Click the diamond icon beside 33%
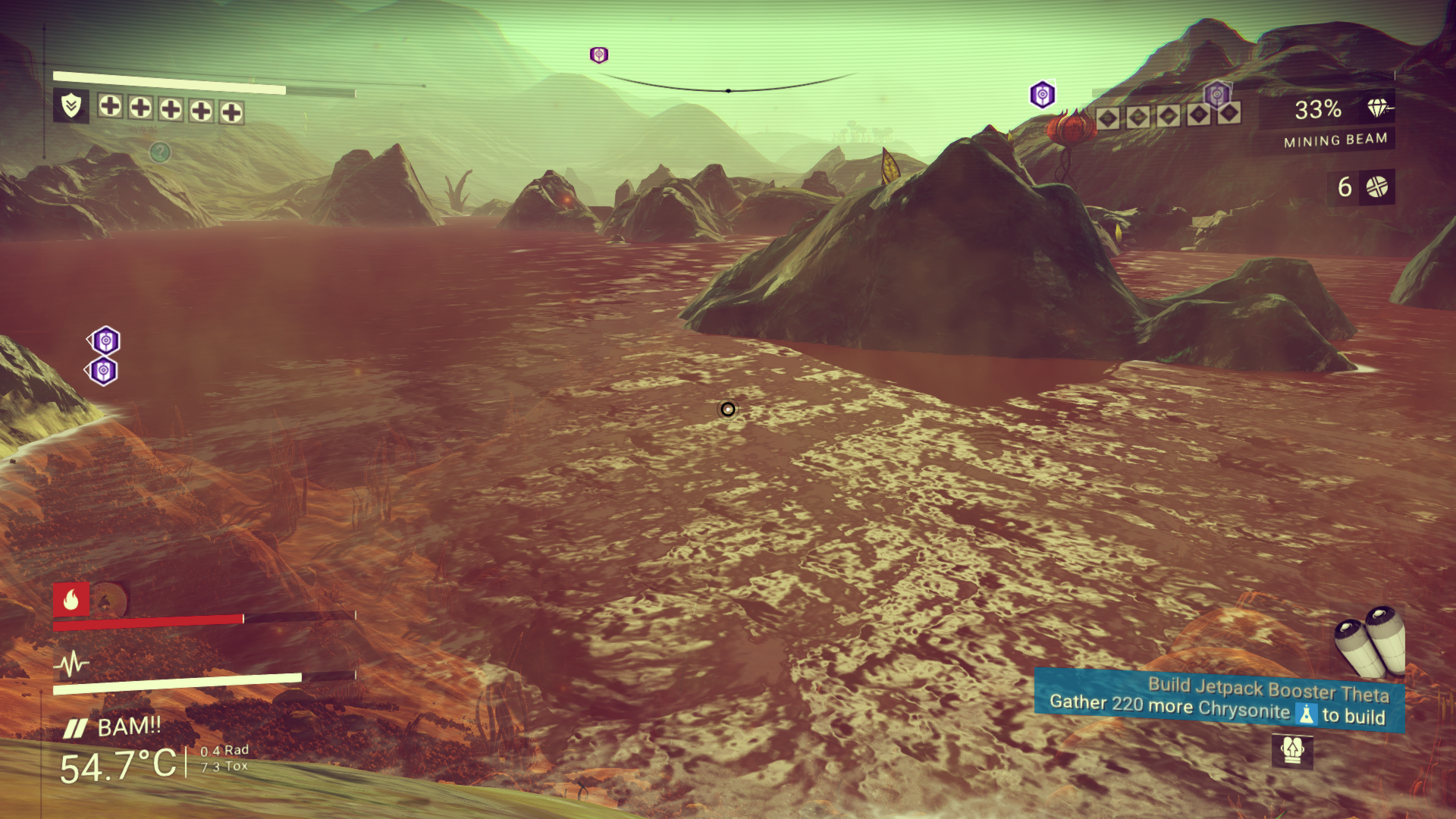Screen dimensions: 1456x819 [1378, 108]
